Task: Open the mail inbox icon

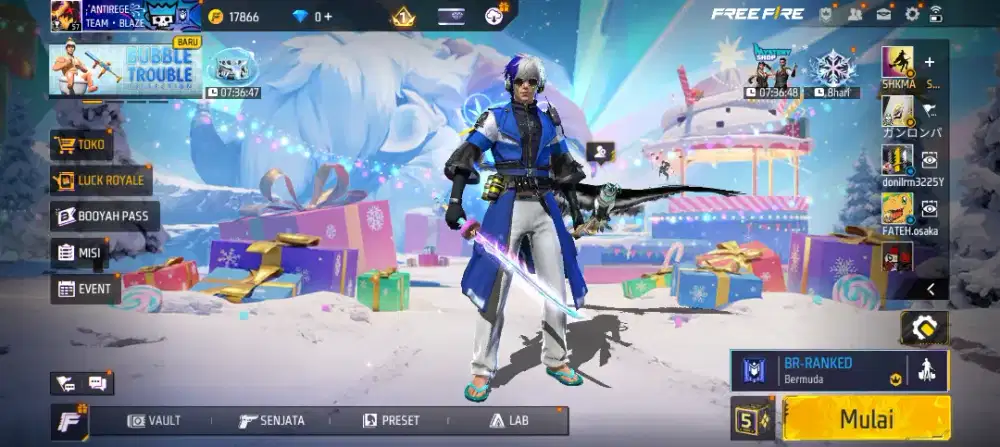Action: point(884,14)
